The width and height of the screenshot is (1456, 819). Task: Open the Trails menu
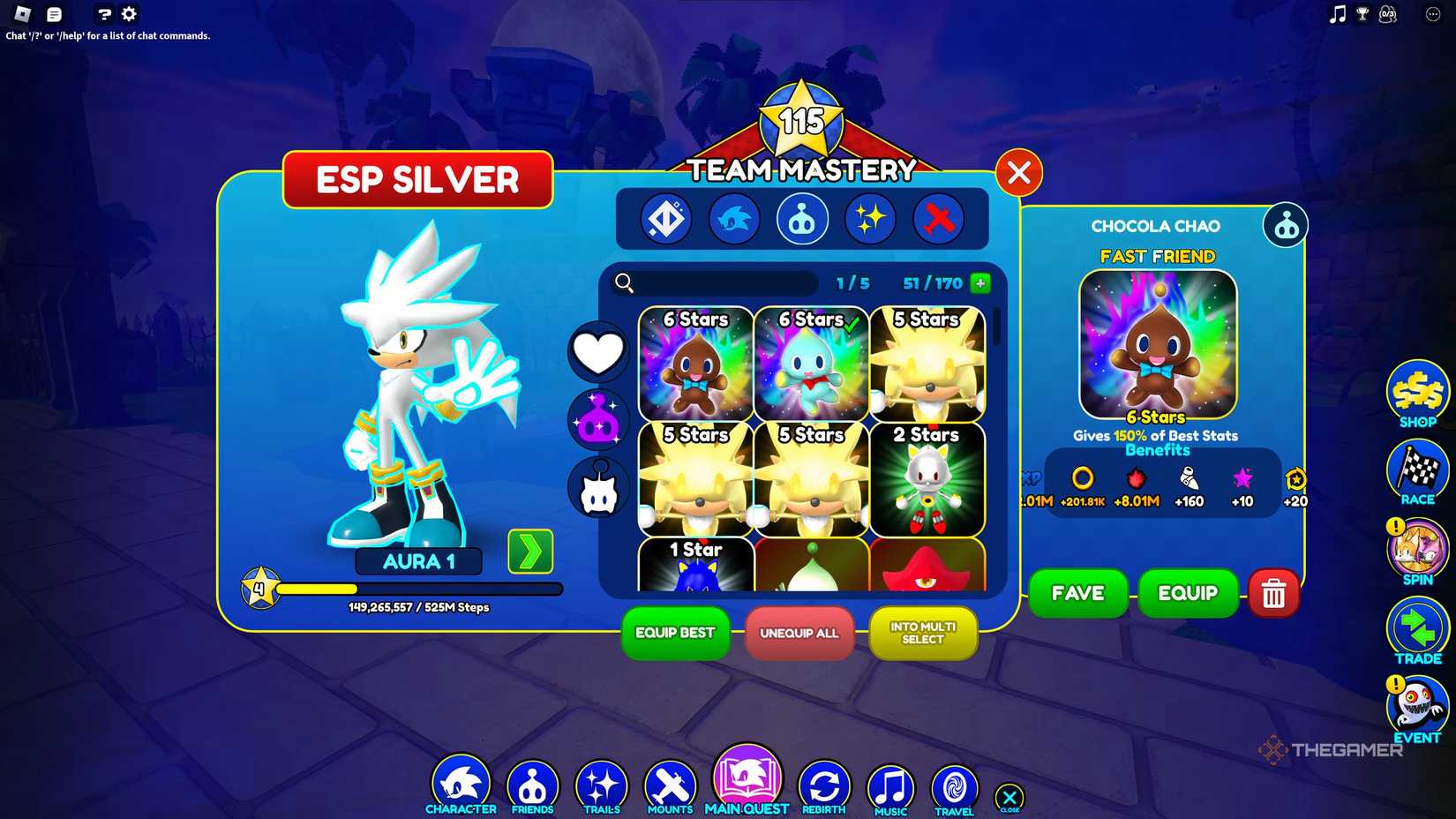click(601, 781)
